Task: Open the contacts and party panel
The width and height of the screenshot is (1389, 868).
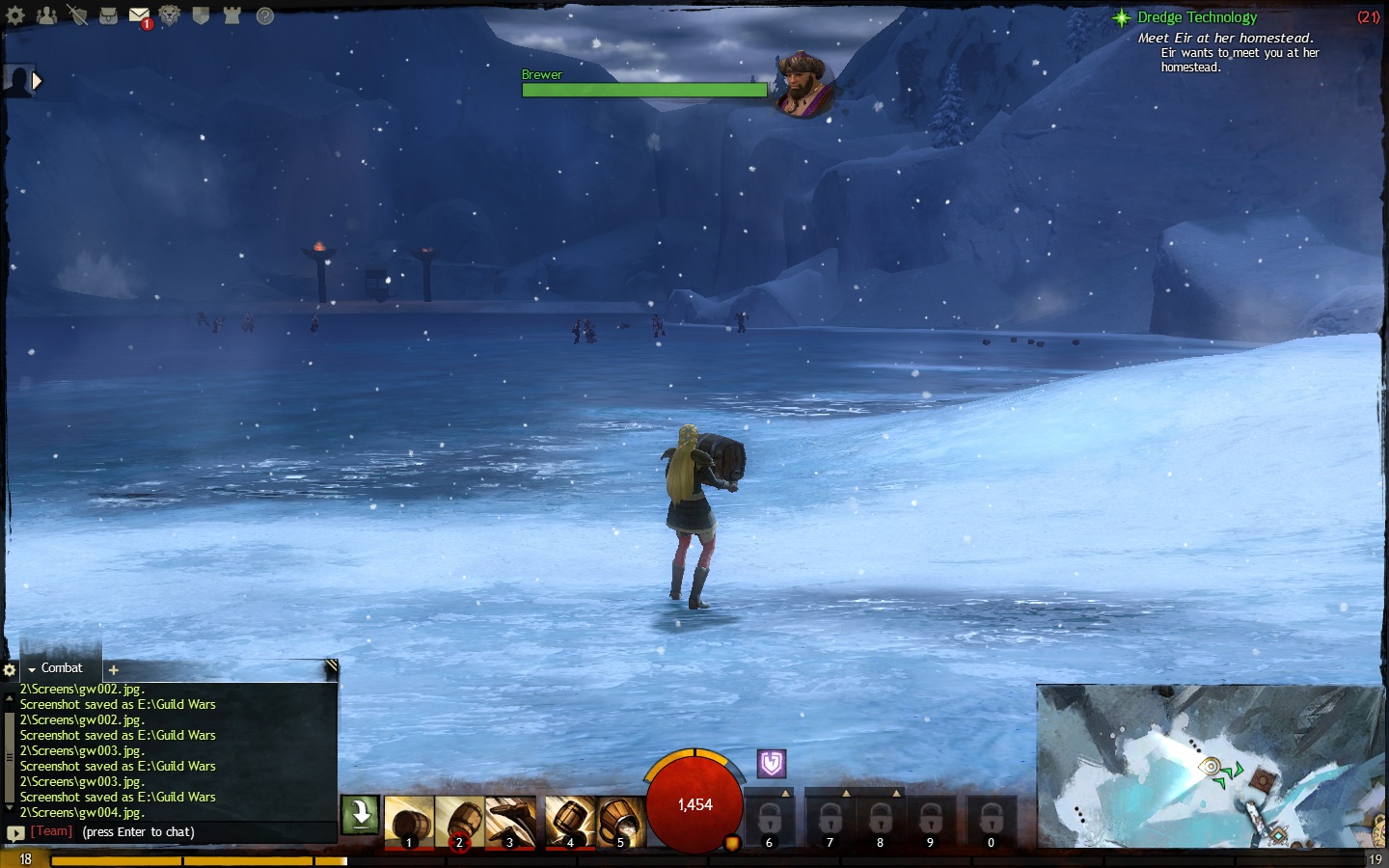Action: point(46,15)
